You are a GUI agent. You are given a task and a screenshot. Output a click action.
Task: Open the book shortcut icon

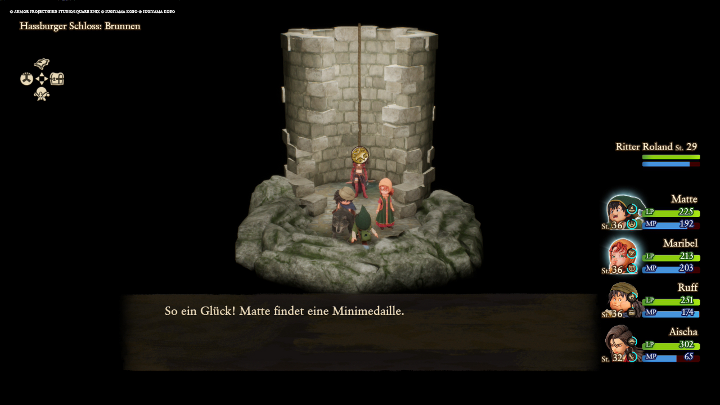pos(42,64)
